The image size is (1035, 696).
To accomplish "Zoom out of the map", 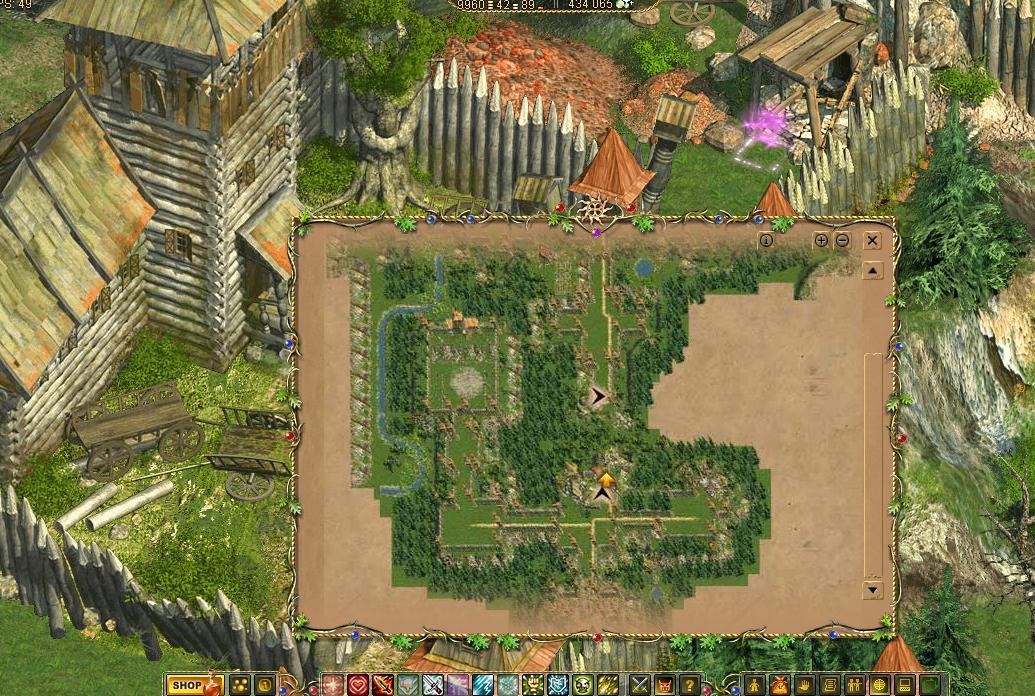I will [x=843, y=240].
